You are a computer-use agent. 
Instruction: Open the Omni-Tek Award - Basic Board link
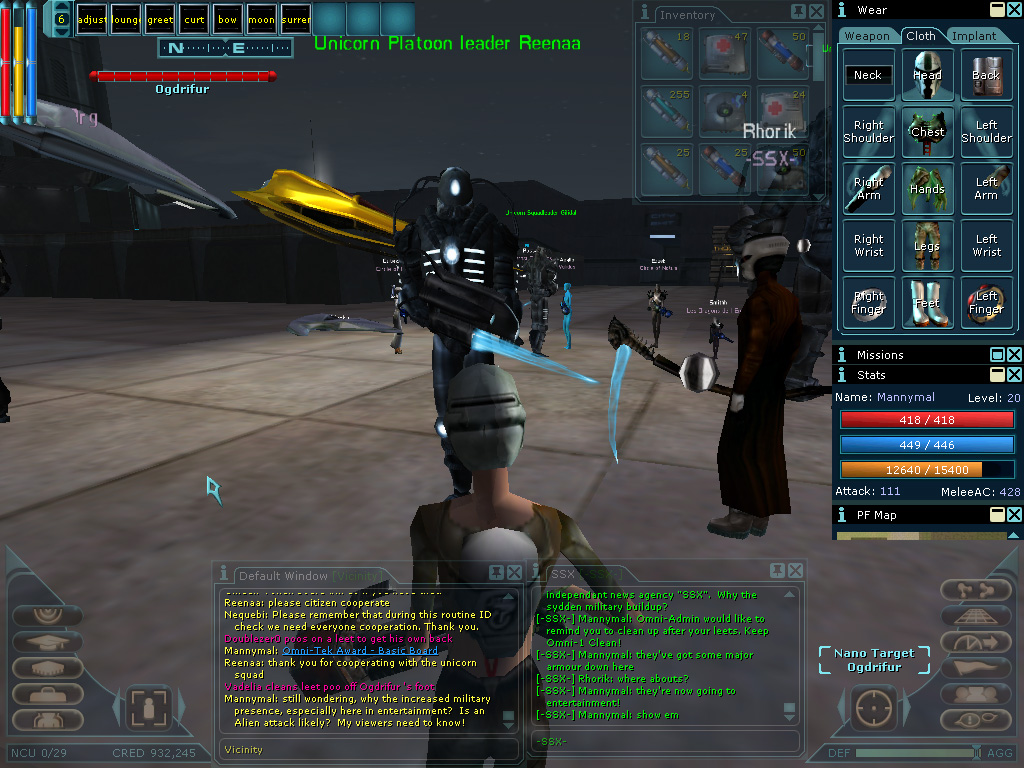point(359,651)
